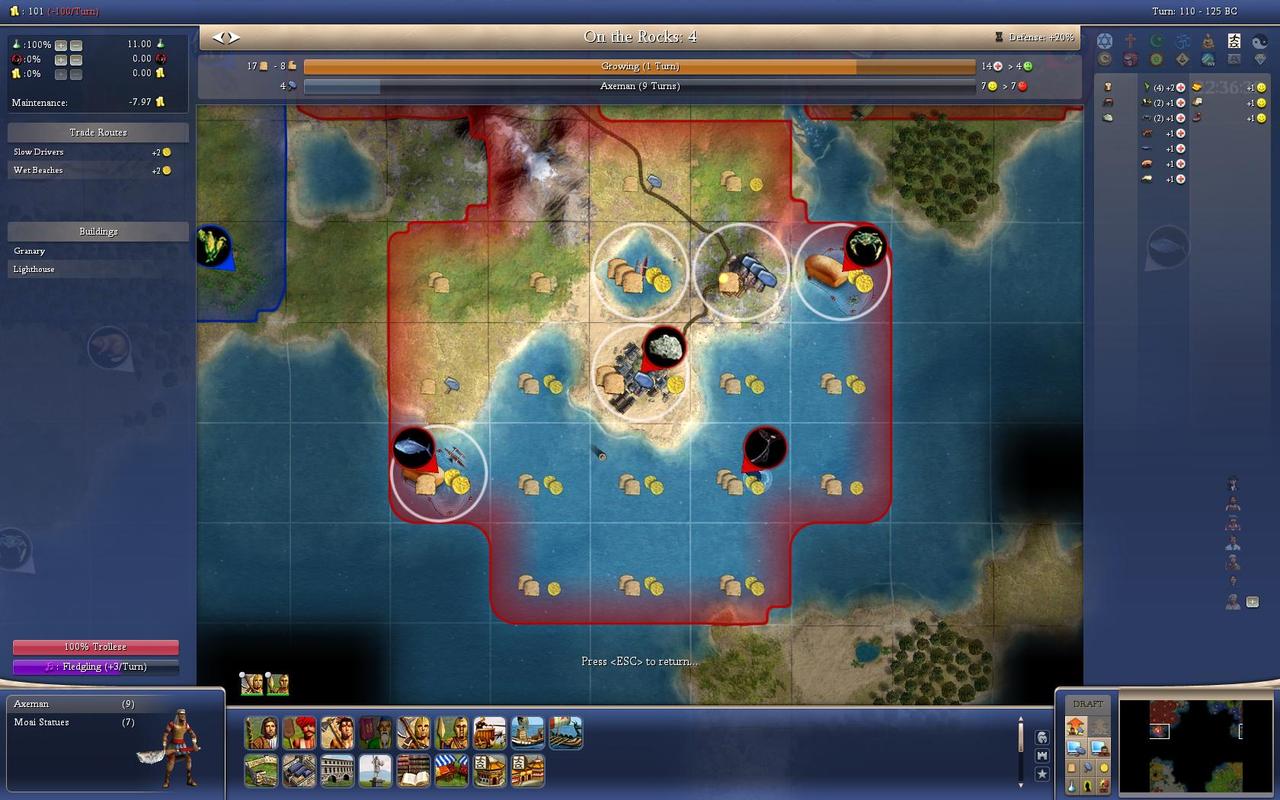Go to the next city arrow
Viewport: 1280px width, 800px height.
234,37
